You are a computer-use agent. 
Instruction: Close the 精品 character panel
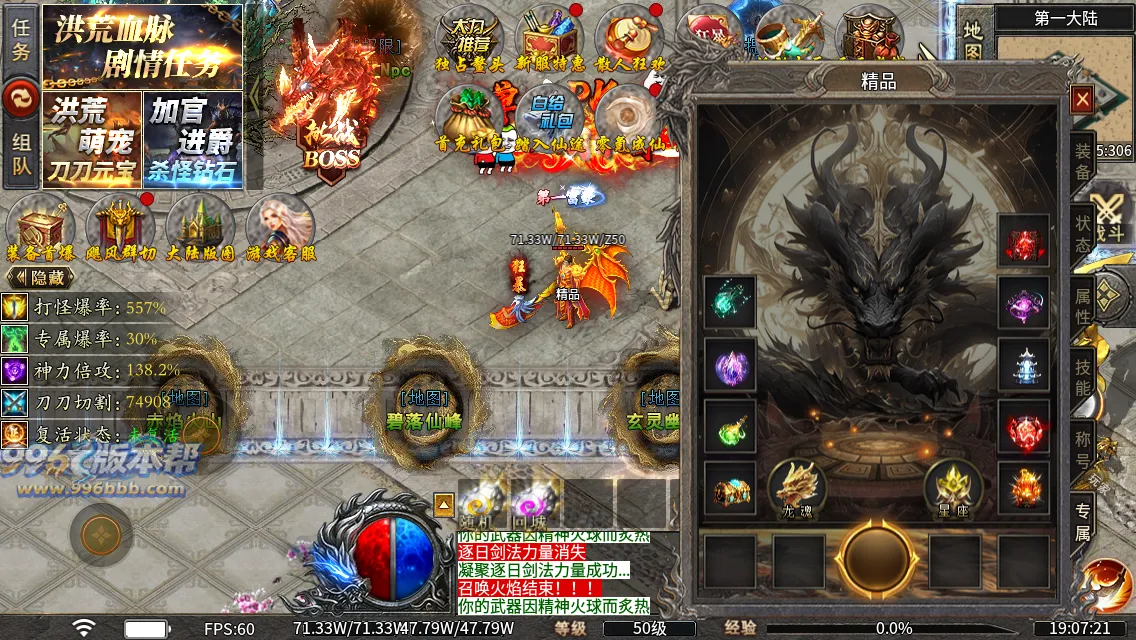click(x=1081, y=99)
